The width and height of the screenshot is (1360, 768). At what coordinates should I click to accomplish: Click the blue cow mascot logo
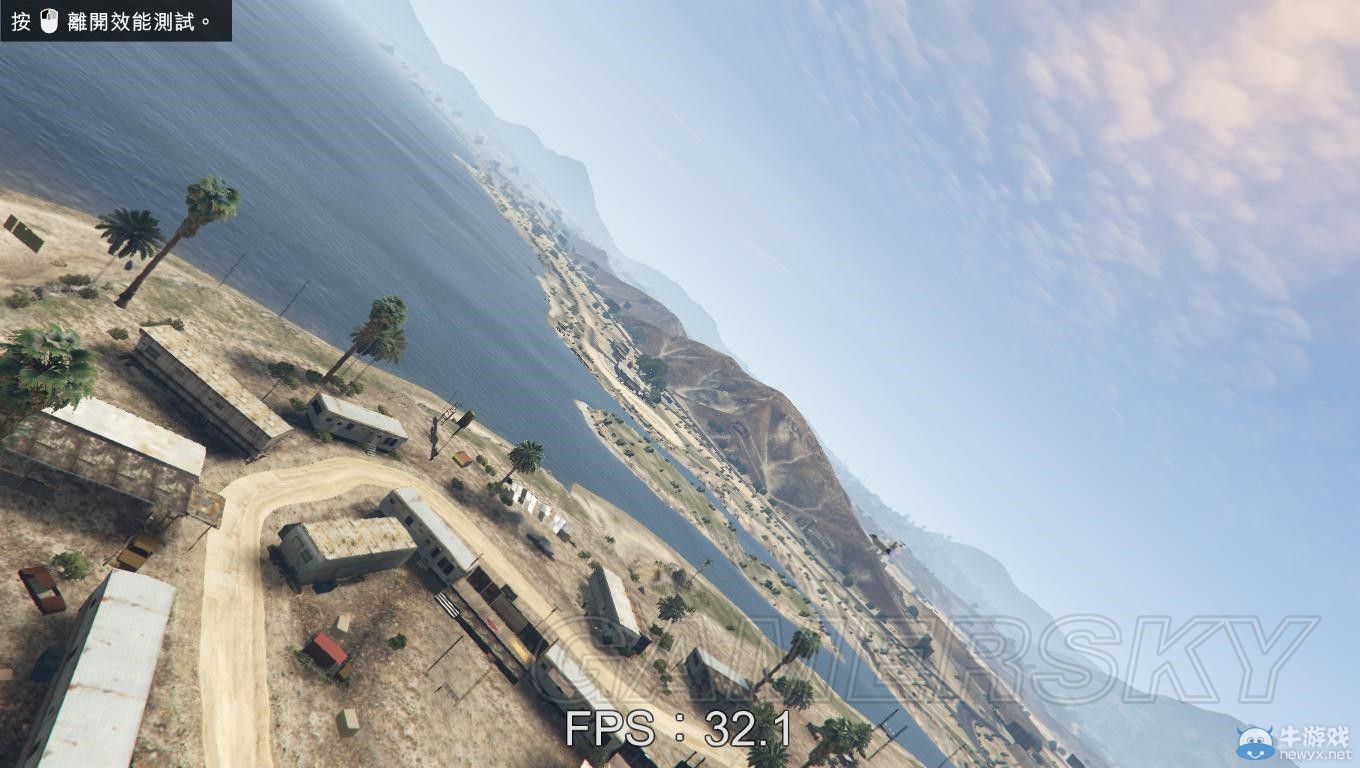click(1255, 743)
